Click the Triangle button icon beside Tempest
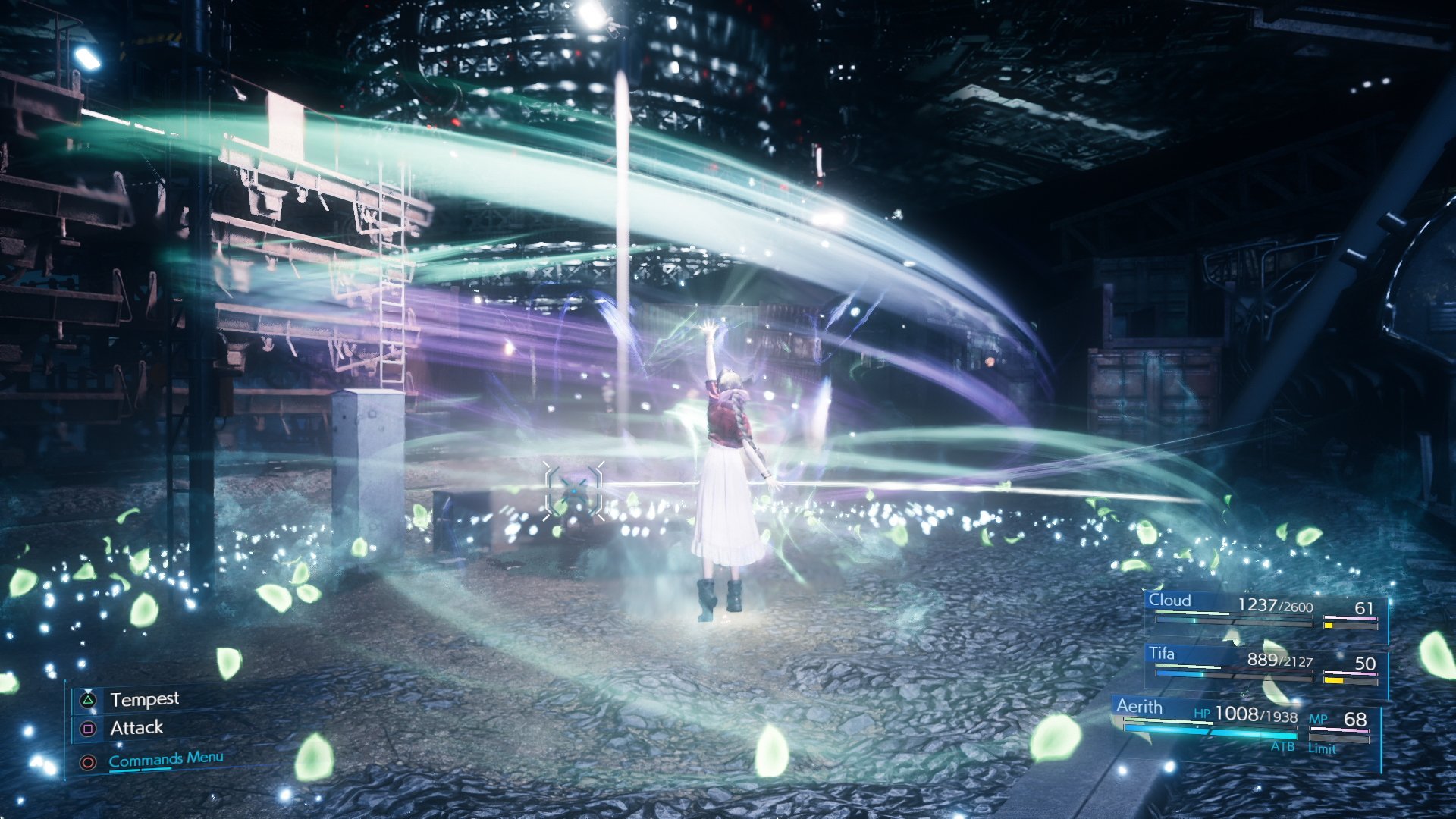1456x819 pixels. tap(89, 698)
